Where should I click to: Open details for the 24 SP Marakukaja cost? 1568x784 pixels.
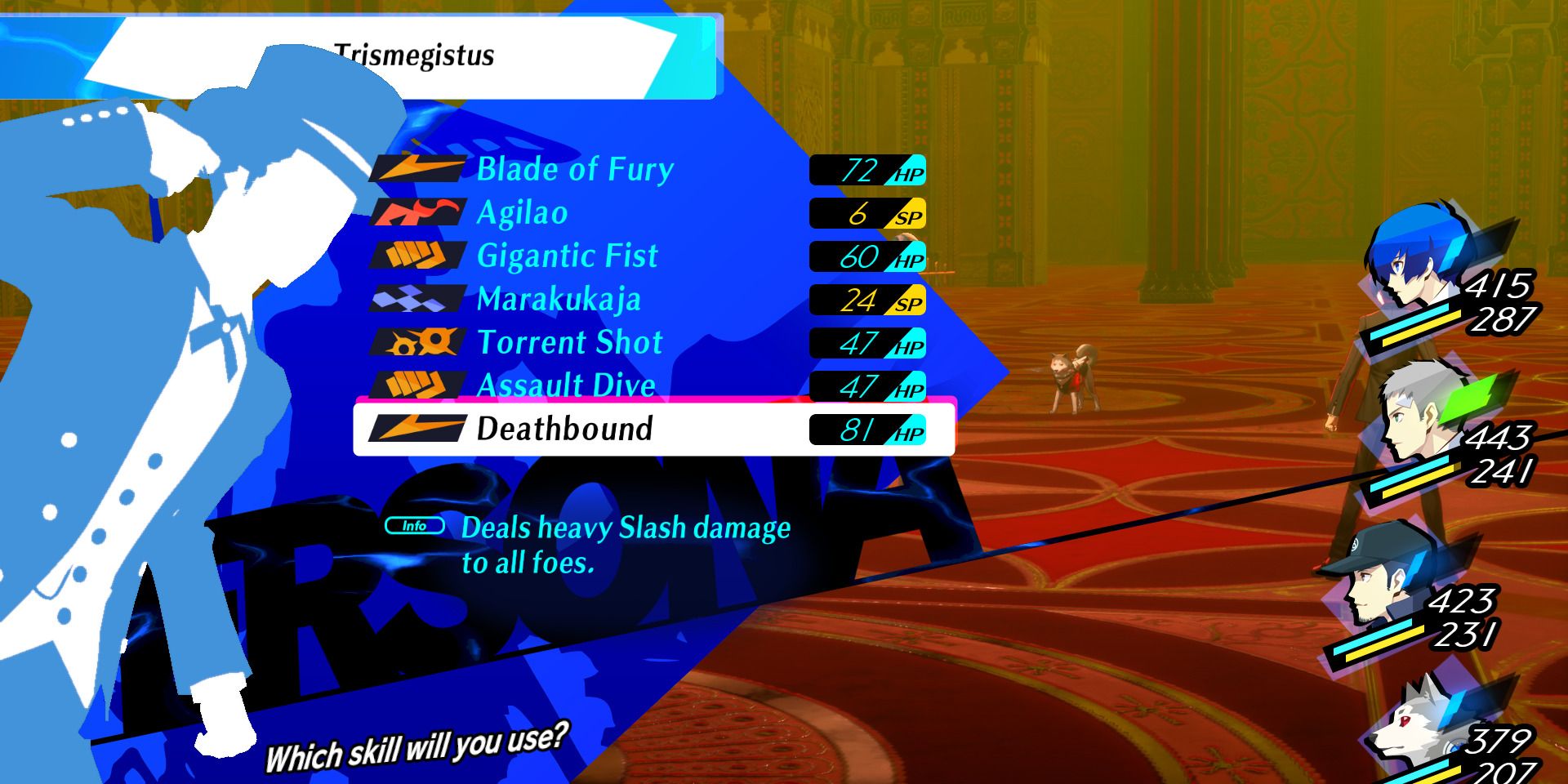coord(866,300)
